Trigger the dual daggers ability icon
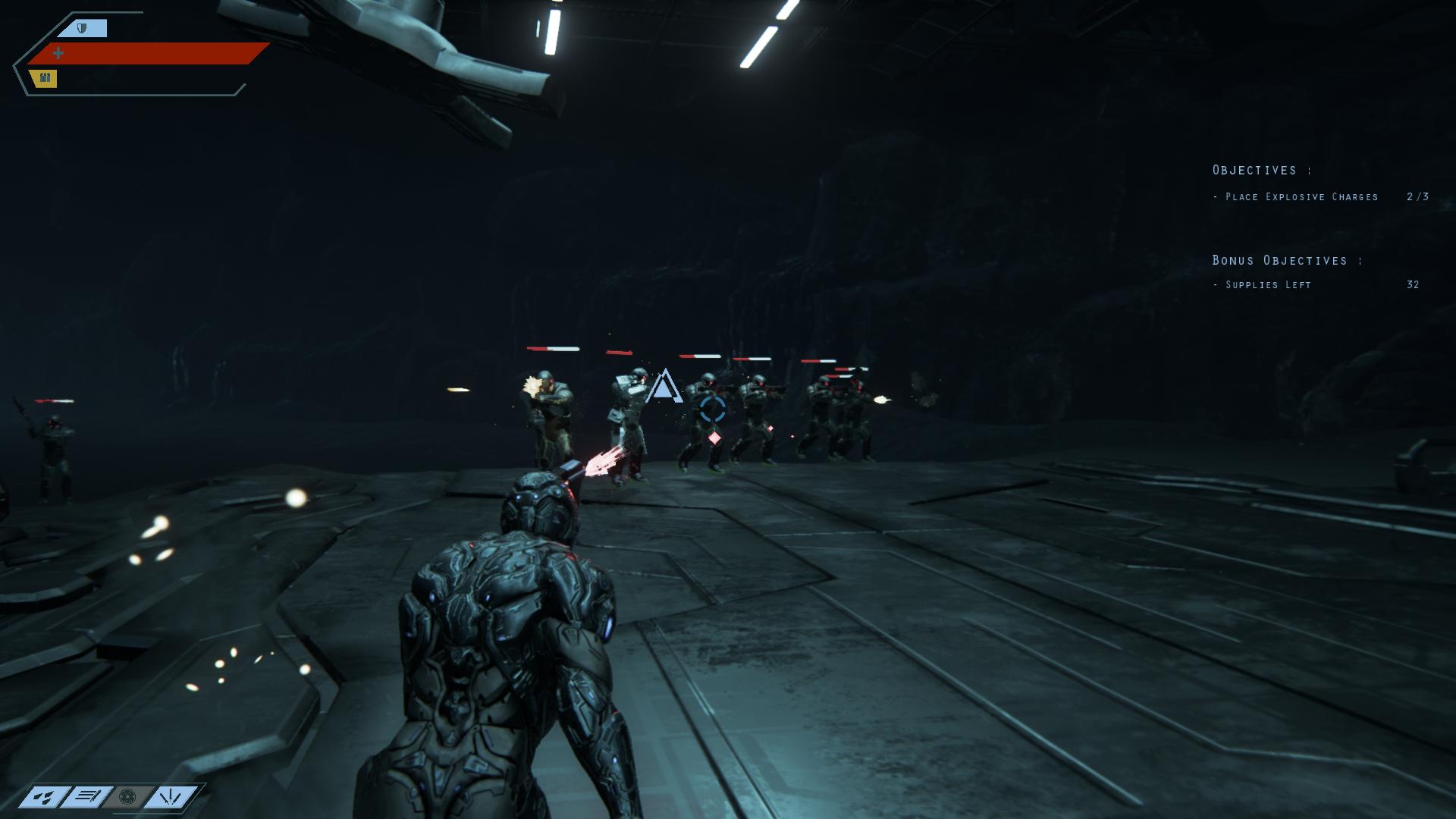The height and width of the screenshot is (819, 1456). point(171,795)
